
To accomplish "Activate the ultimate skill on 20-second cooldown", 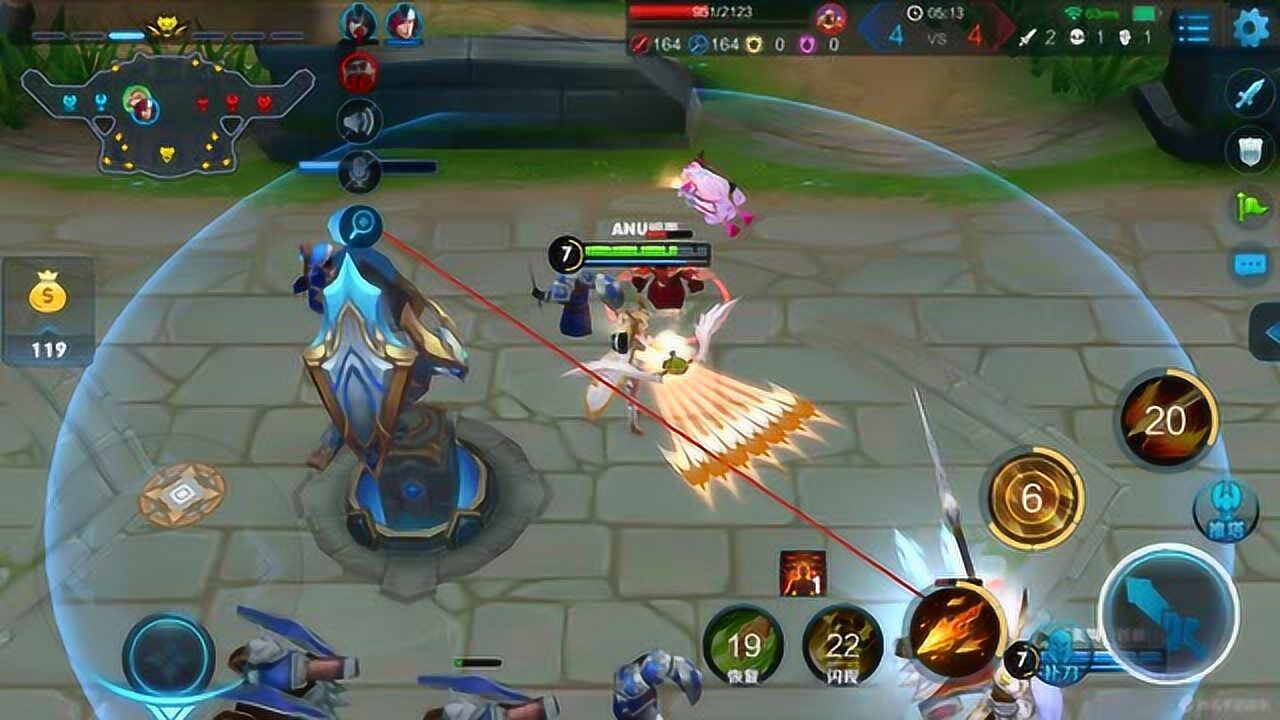I will pos(1166,418).
